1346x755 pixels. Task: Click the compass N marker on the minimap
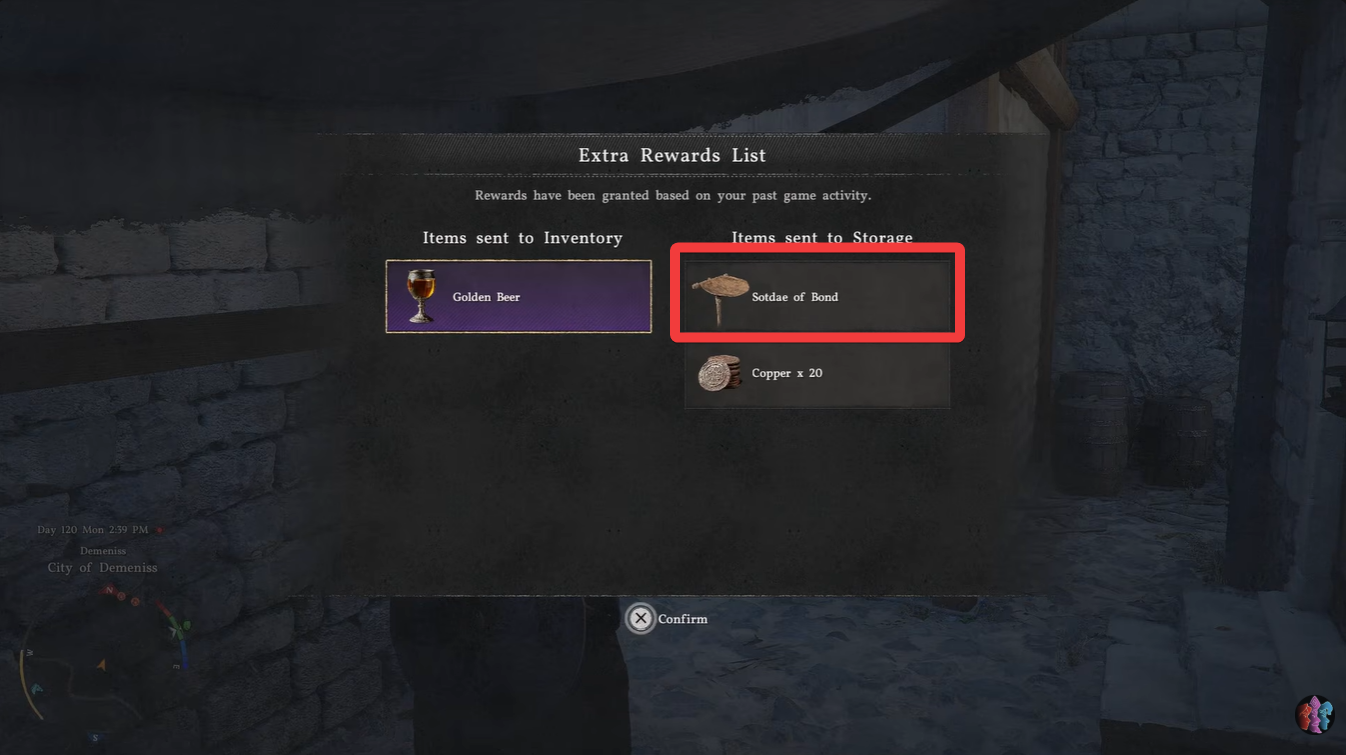[x=109, y=591]
